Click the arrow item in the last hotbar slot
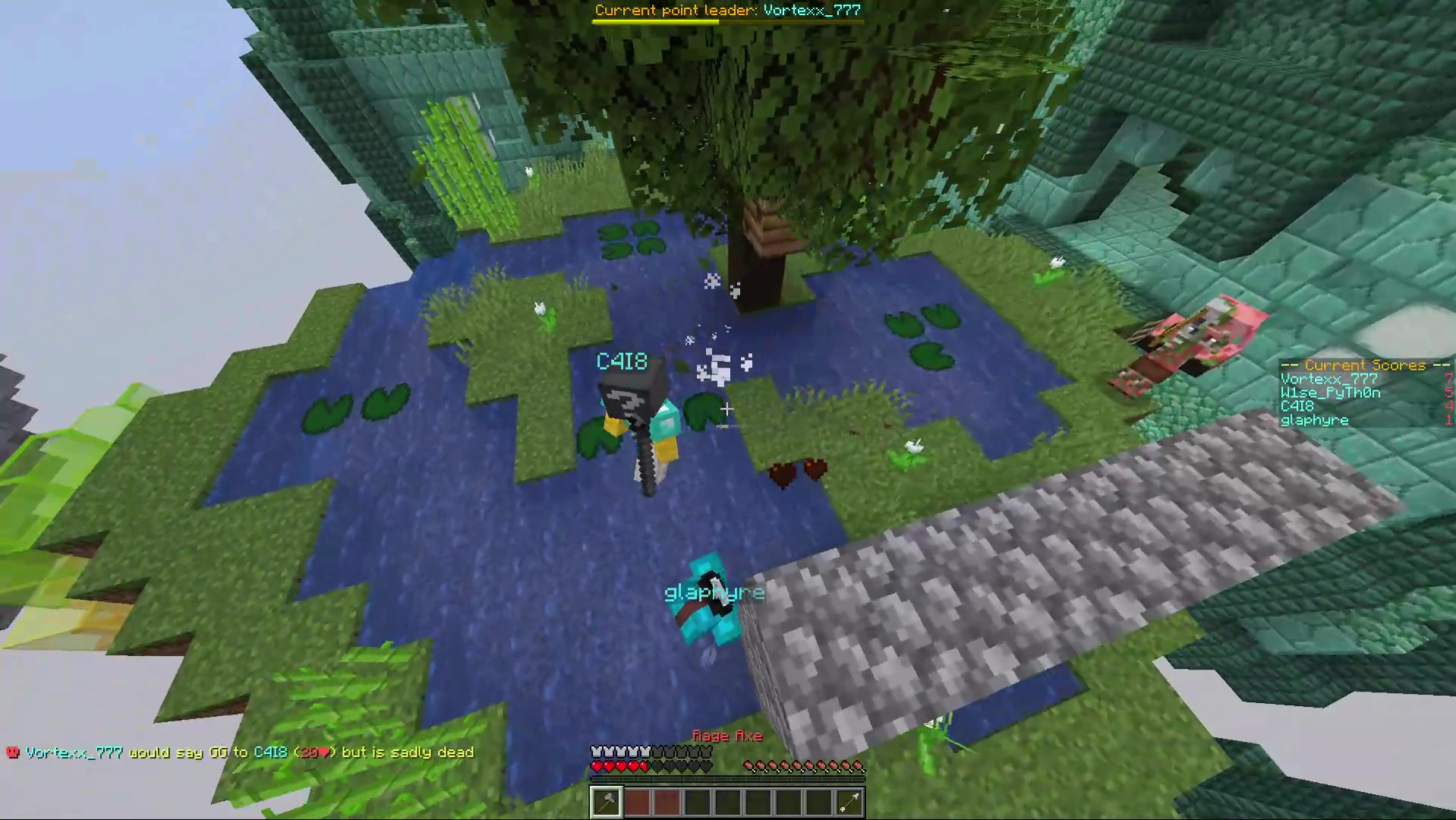The image size is (1456, 820). (x=848, y=803)
